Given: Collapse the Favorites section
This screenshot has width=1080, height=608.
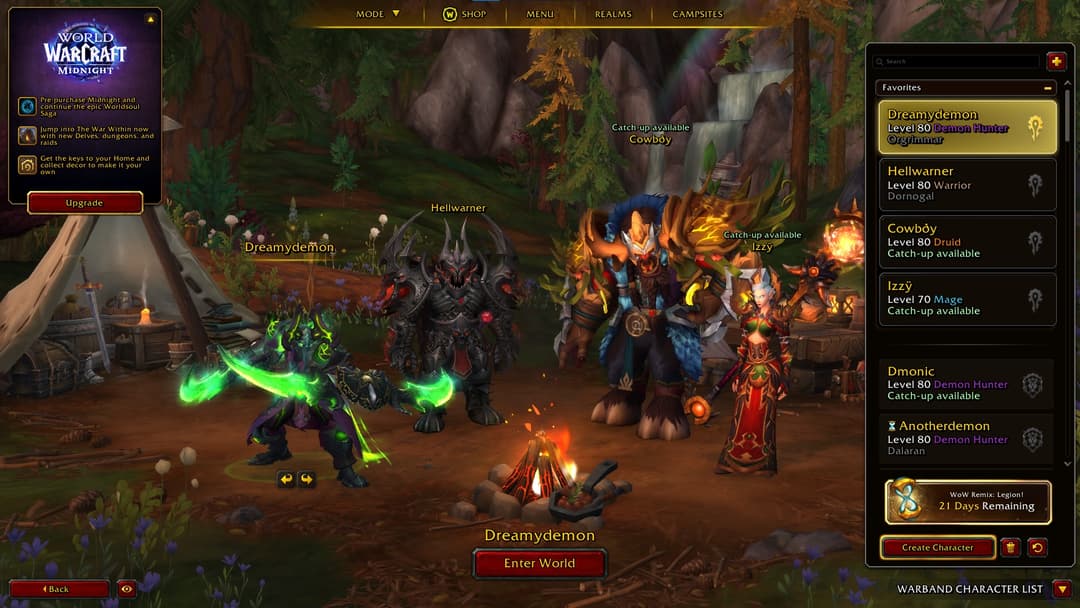Looking at the screenshot, I should coord(1048,88).
